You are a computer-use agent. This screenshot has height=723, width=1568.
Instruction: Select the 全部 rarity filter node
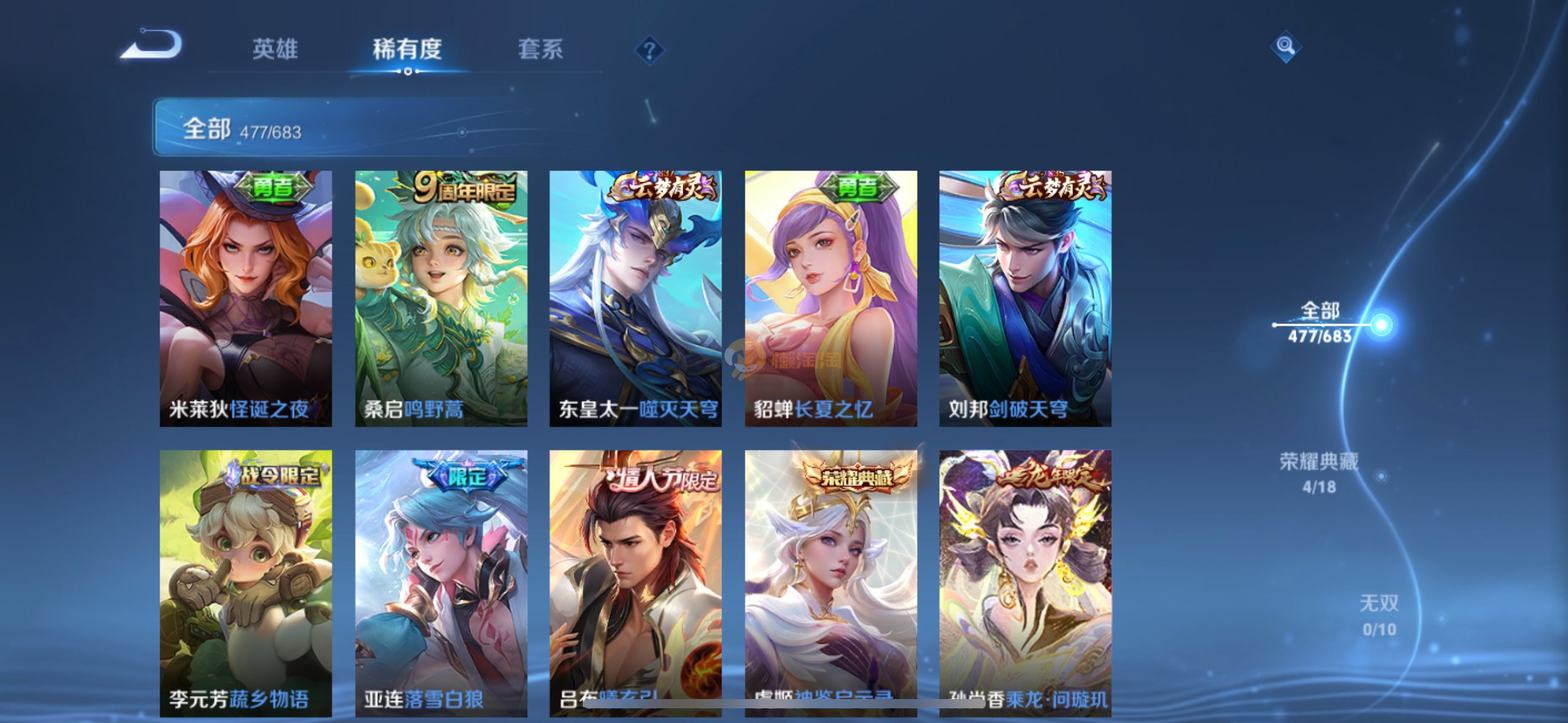pos(1320,323)
